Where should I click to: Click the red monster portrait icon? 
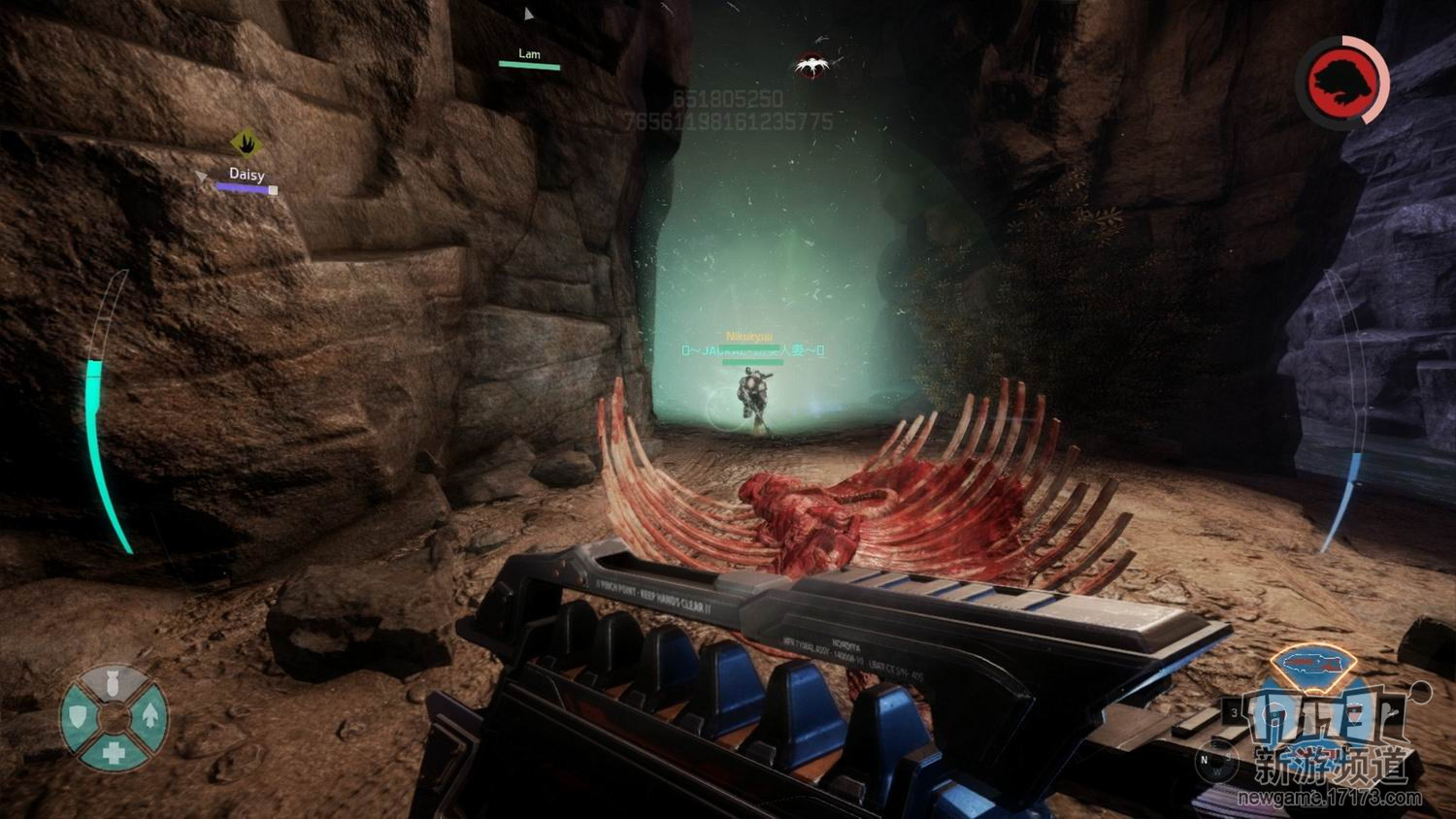click(x=1344, y=82)
